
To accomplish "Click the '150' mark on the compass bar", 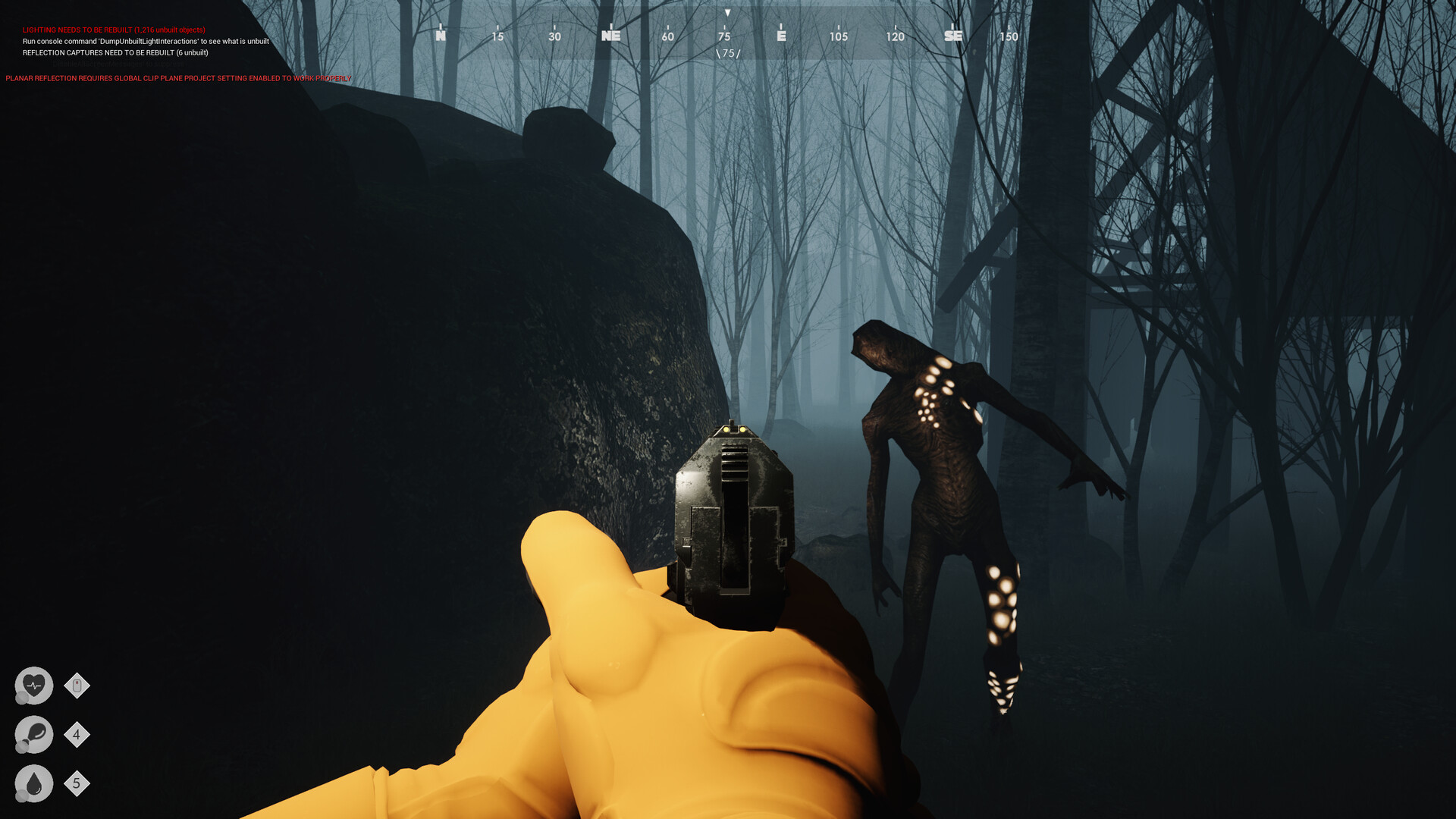I will (x=1009, y=36).
